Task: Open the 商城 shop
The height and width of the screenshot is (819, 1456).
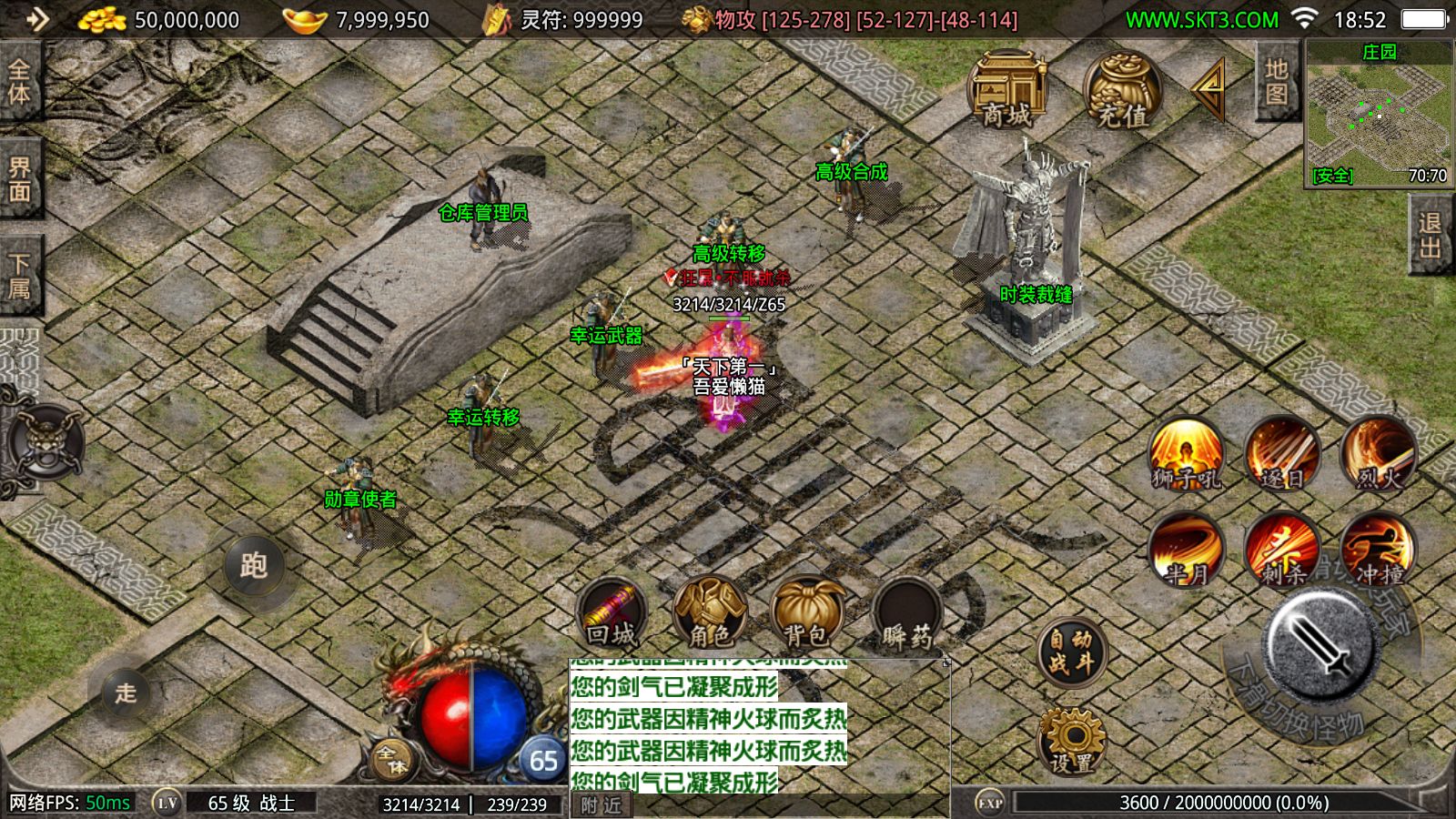Action: (1007, 90)
